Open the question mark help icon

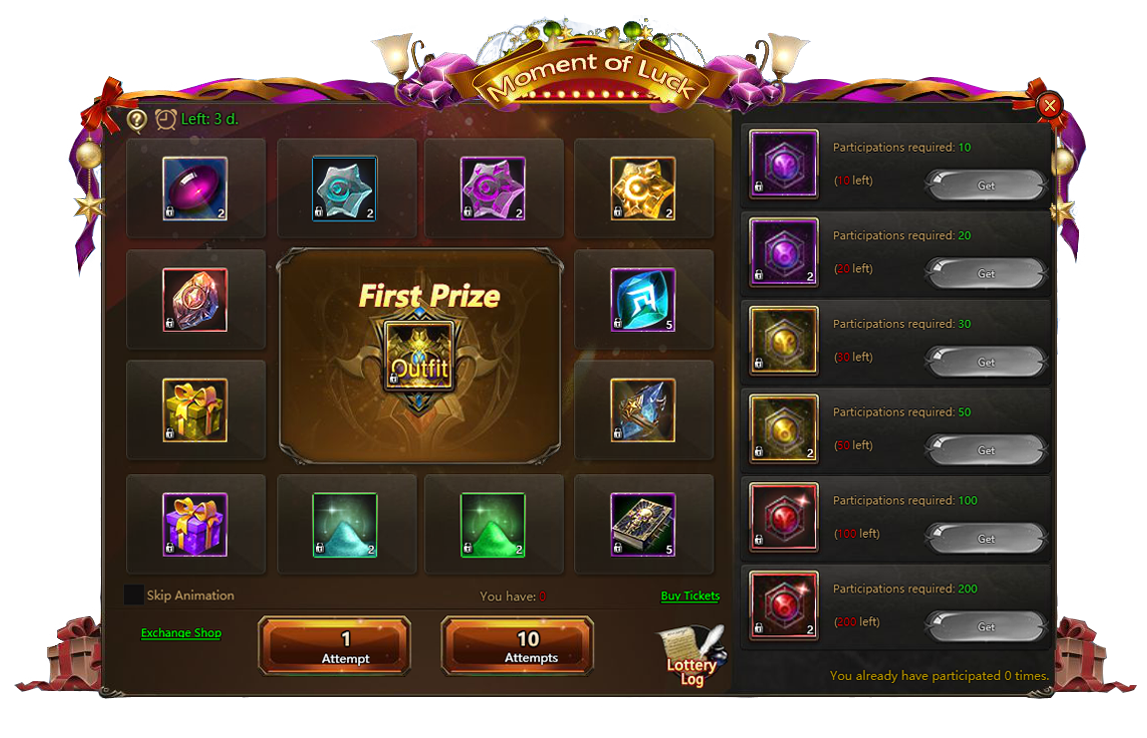click(x=137, y=119)
